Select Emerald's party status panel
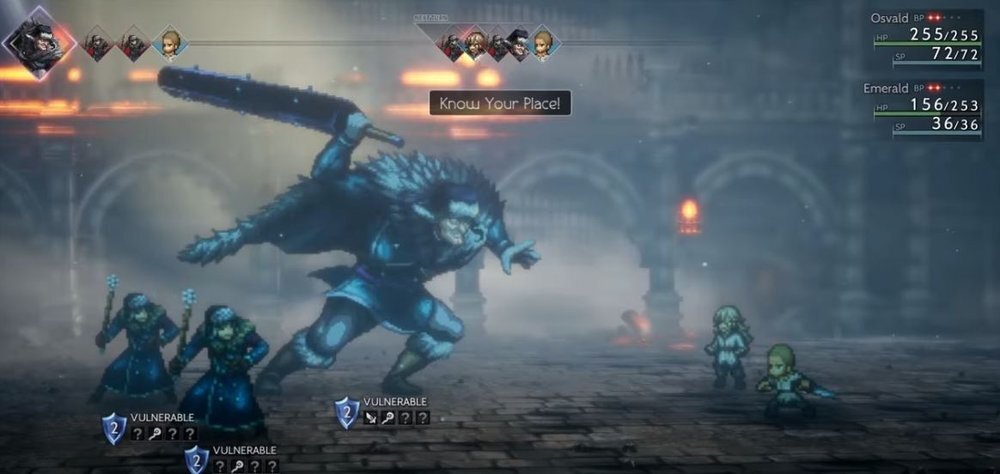Screen dimensions: 1000x474 click(x=926, y=108)
